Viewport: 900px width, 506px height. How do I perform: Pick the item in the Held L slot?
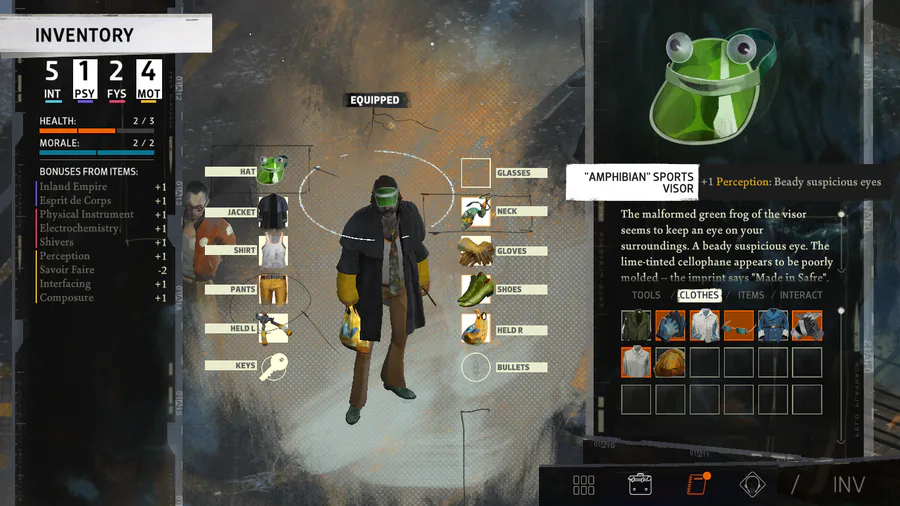(x=272, y=328)
